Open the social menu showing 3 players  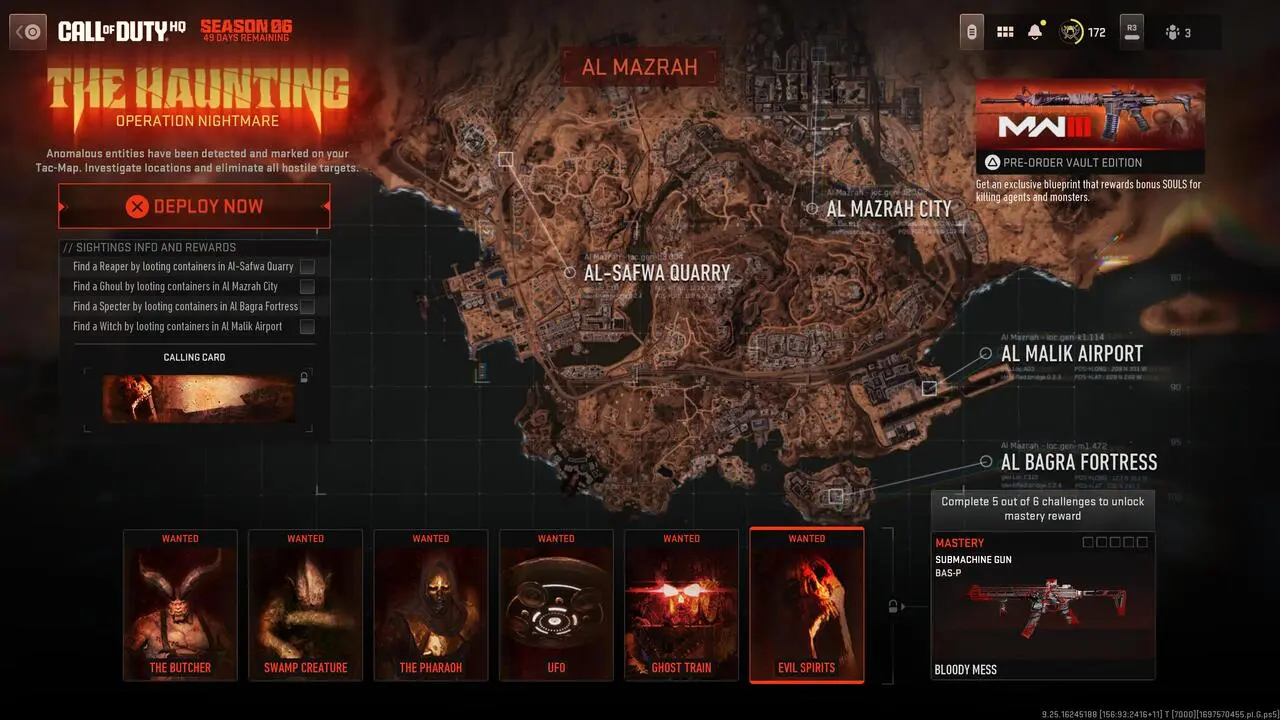point(1180,31)
